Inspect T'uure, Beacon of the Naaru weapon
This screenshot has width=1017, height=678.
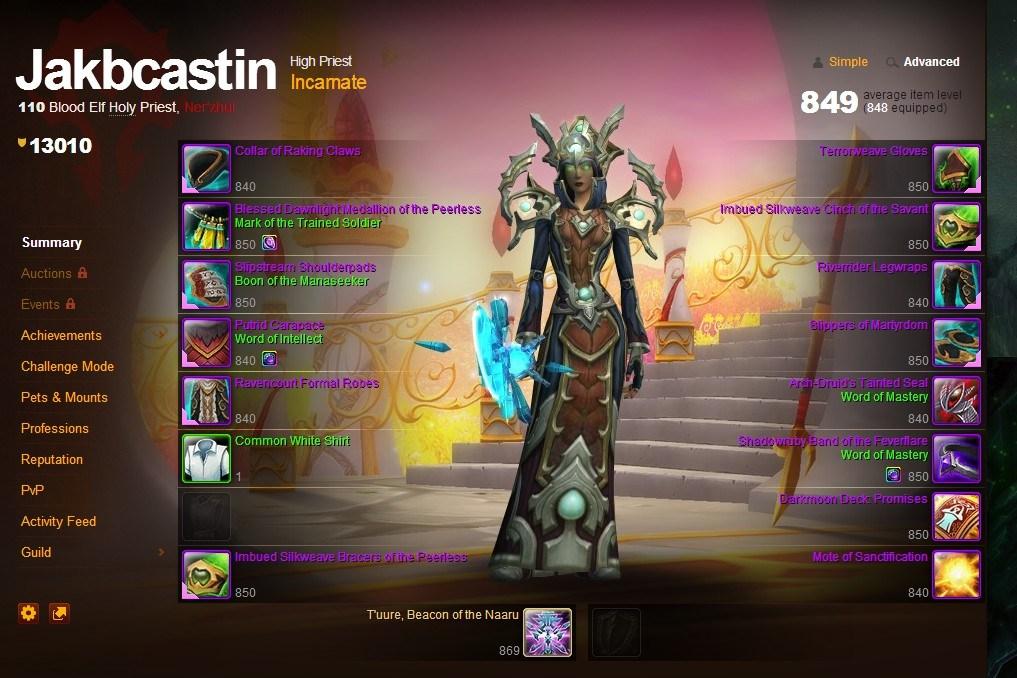pos(547,632)
